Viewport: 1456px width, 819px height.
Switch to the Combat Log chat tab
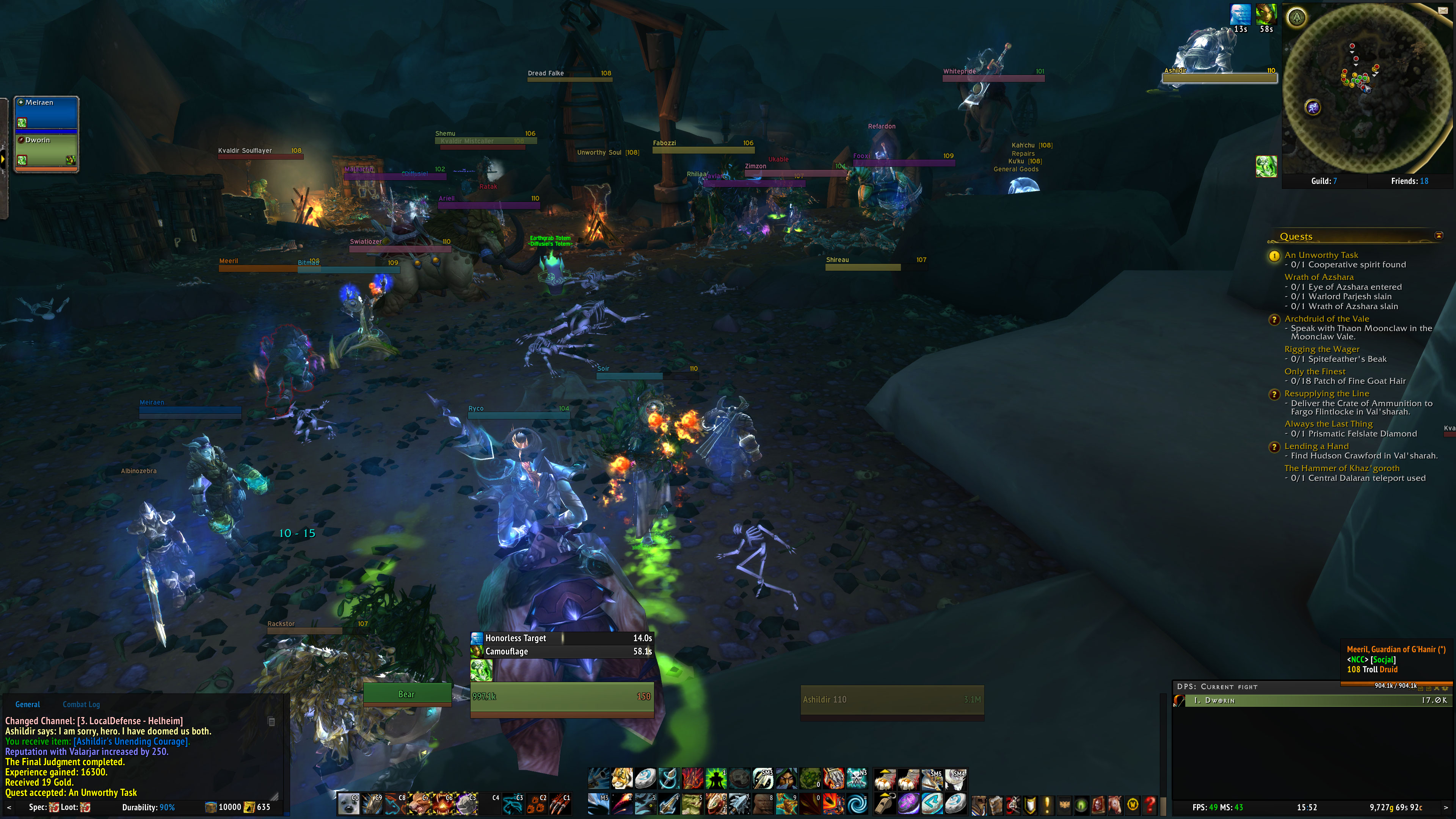pyautogui.click(x=81, y=704)
